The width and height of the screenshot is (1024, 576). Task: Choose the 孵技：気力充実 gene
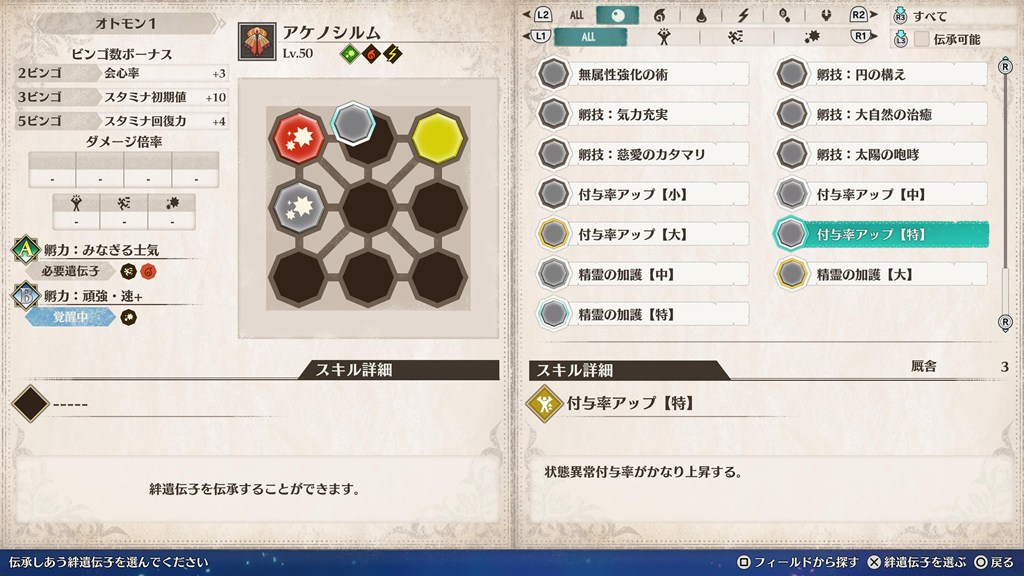coord(643,114)
